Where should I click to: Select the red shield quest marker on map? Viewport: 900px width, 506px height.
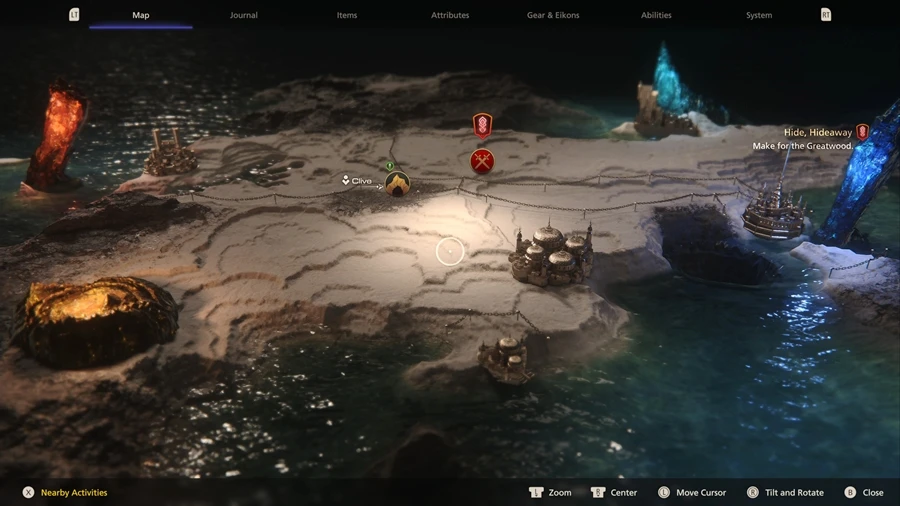click(x=482, y=126)
